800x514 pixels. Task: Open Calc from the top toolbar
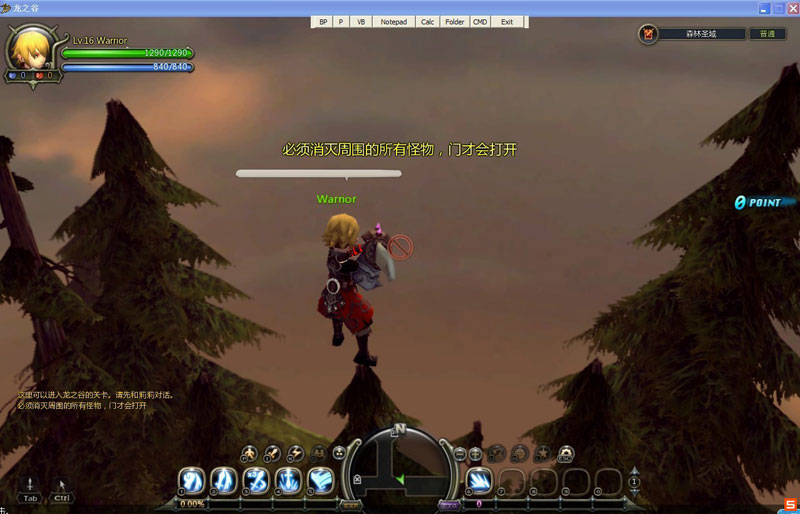click(427, 21)
